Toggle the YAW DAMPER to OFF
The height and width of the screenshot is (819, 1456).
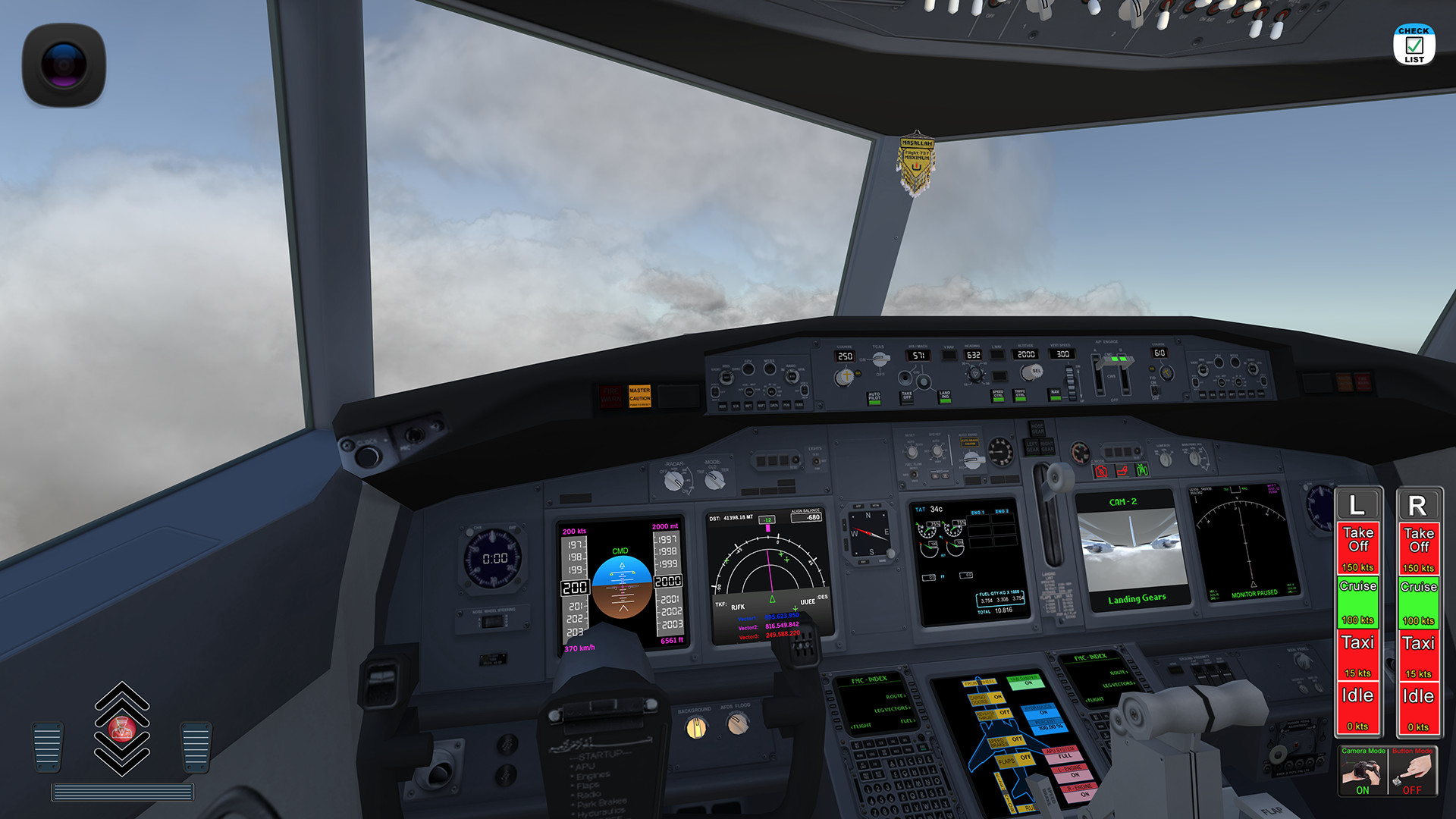point(1027,682)
